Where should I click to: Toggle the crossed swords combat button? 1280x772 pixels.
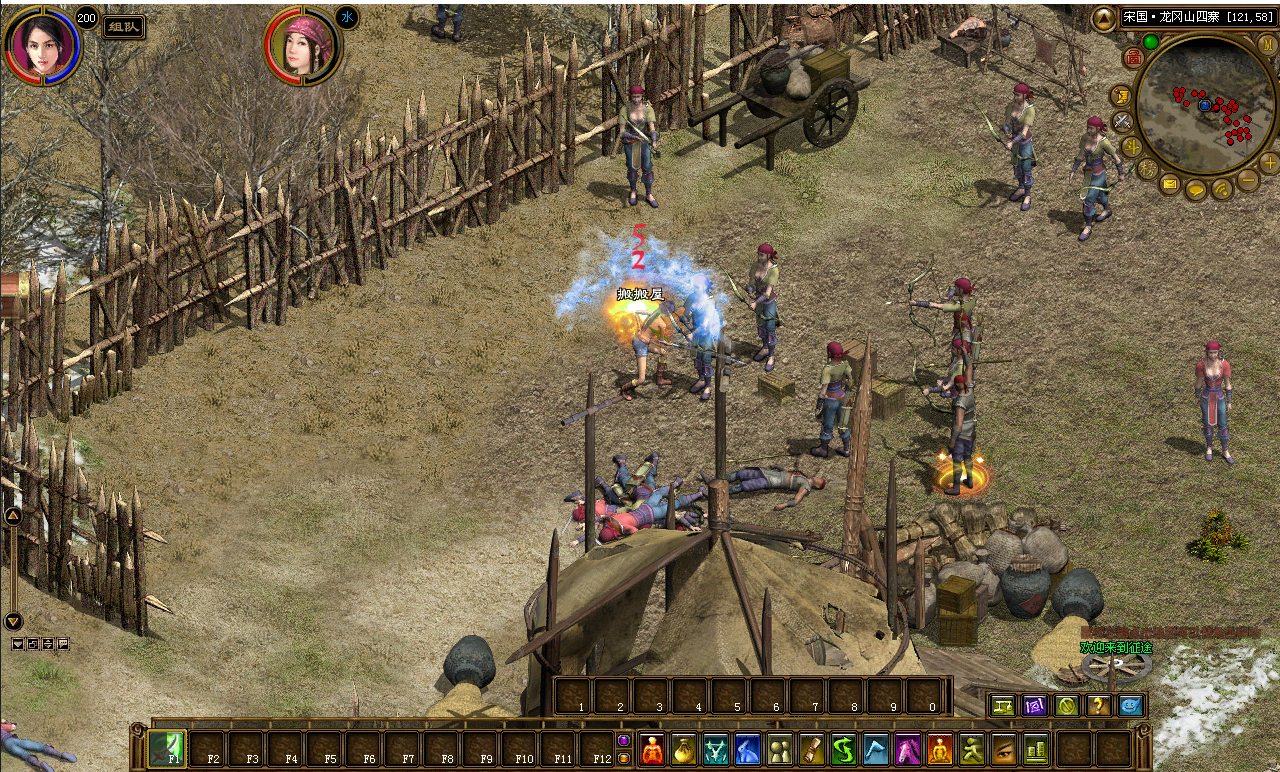pyautogui.click(x=1122, y=122)
